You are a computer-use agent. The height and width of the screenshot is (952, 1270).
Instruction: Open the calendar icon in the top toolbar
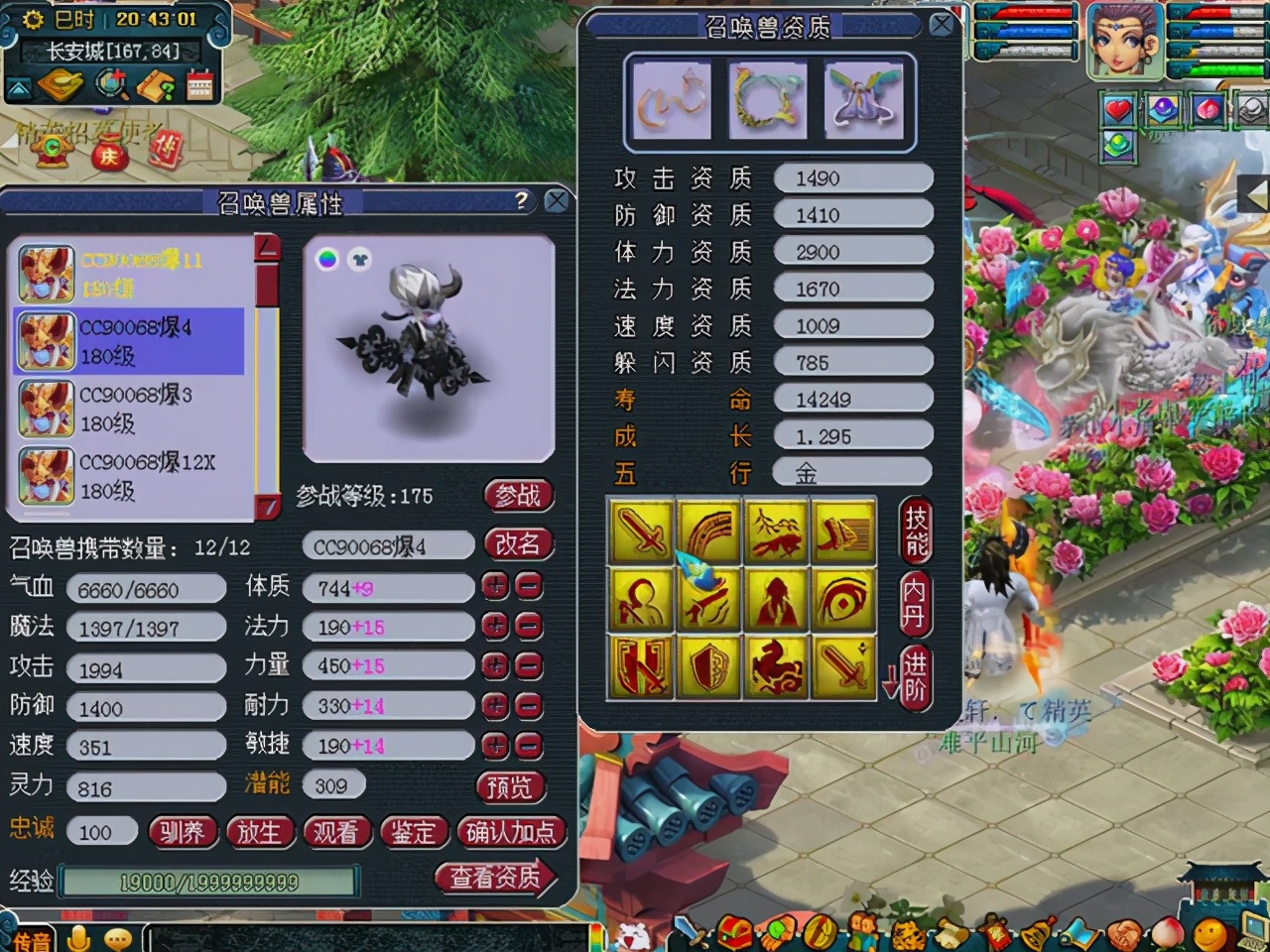[198, 85]
